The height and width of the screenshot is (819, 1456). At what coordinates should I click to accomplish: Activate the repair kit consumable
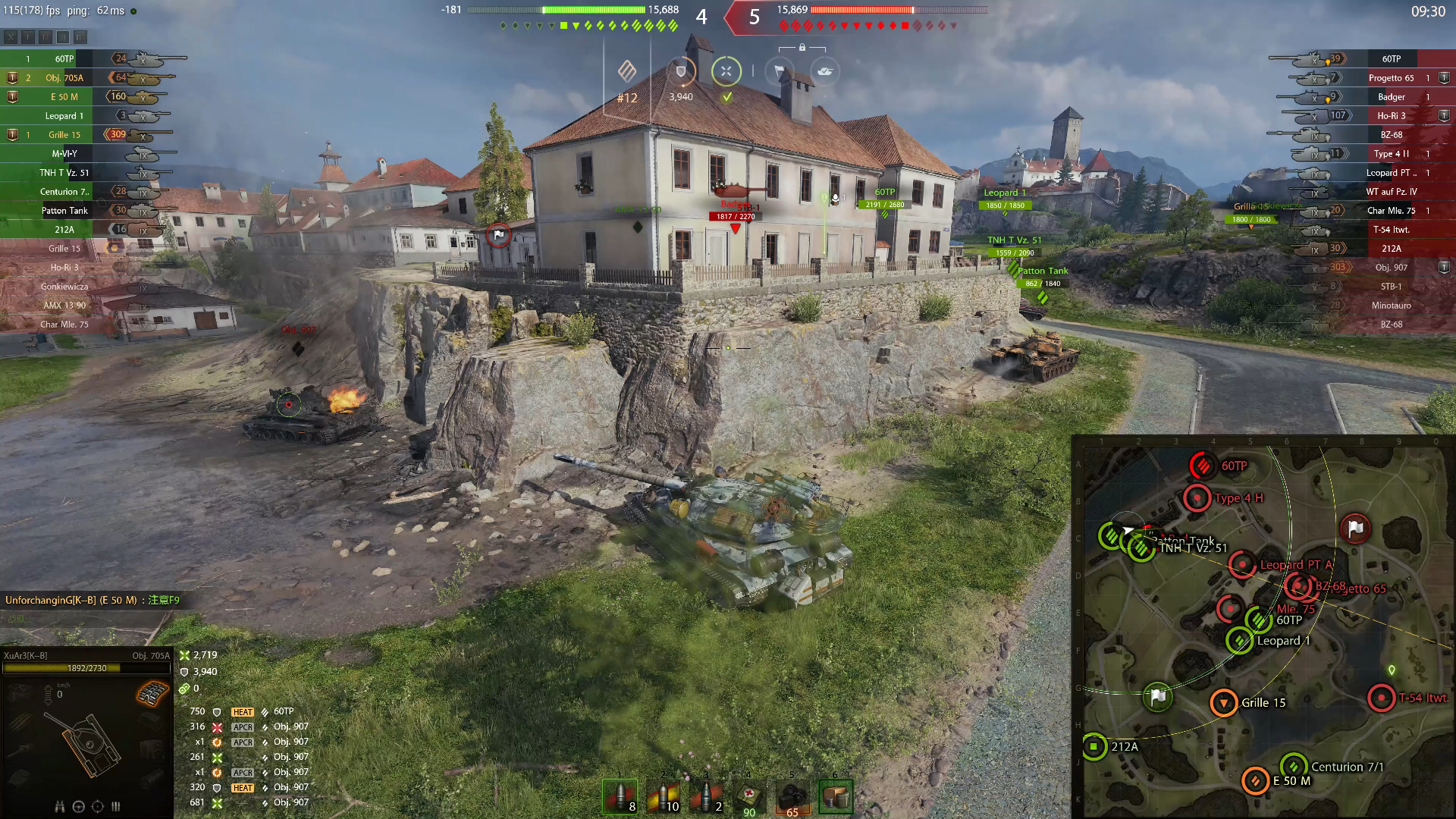(792, 796)
